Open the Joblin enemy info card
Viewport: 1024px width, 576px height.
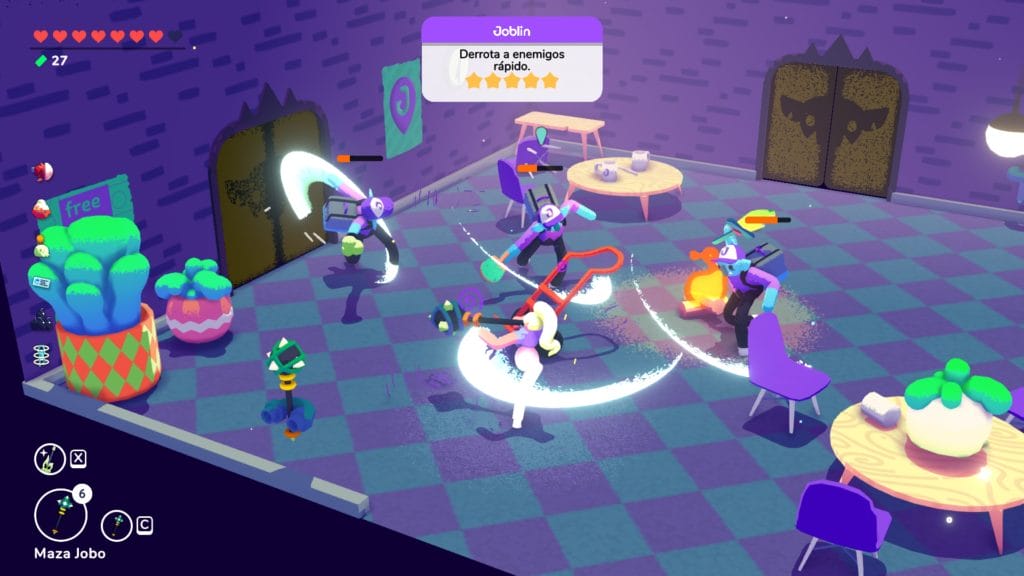(x=511, y=58)
